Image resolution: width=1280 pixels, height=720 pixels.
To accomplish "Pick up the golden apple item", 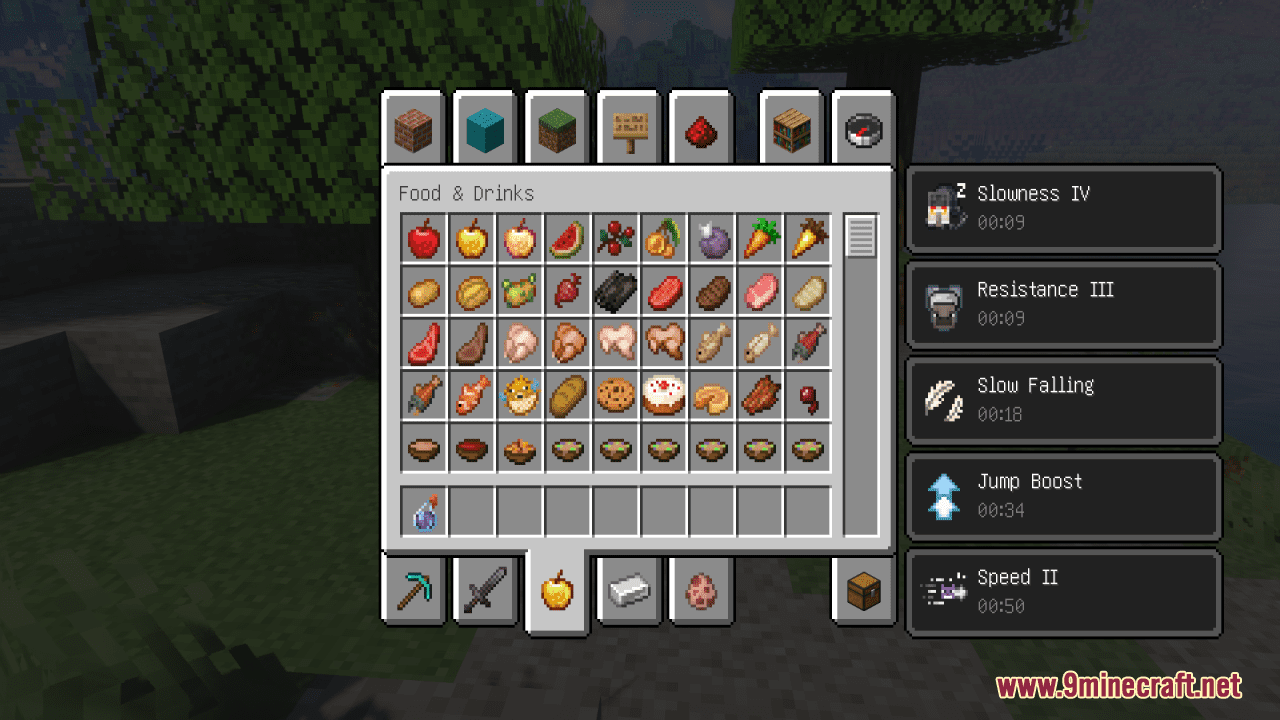I will coord(471,239).
